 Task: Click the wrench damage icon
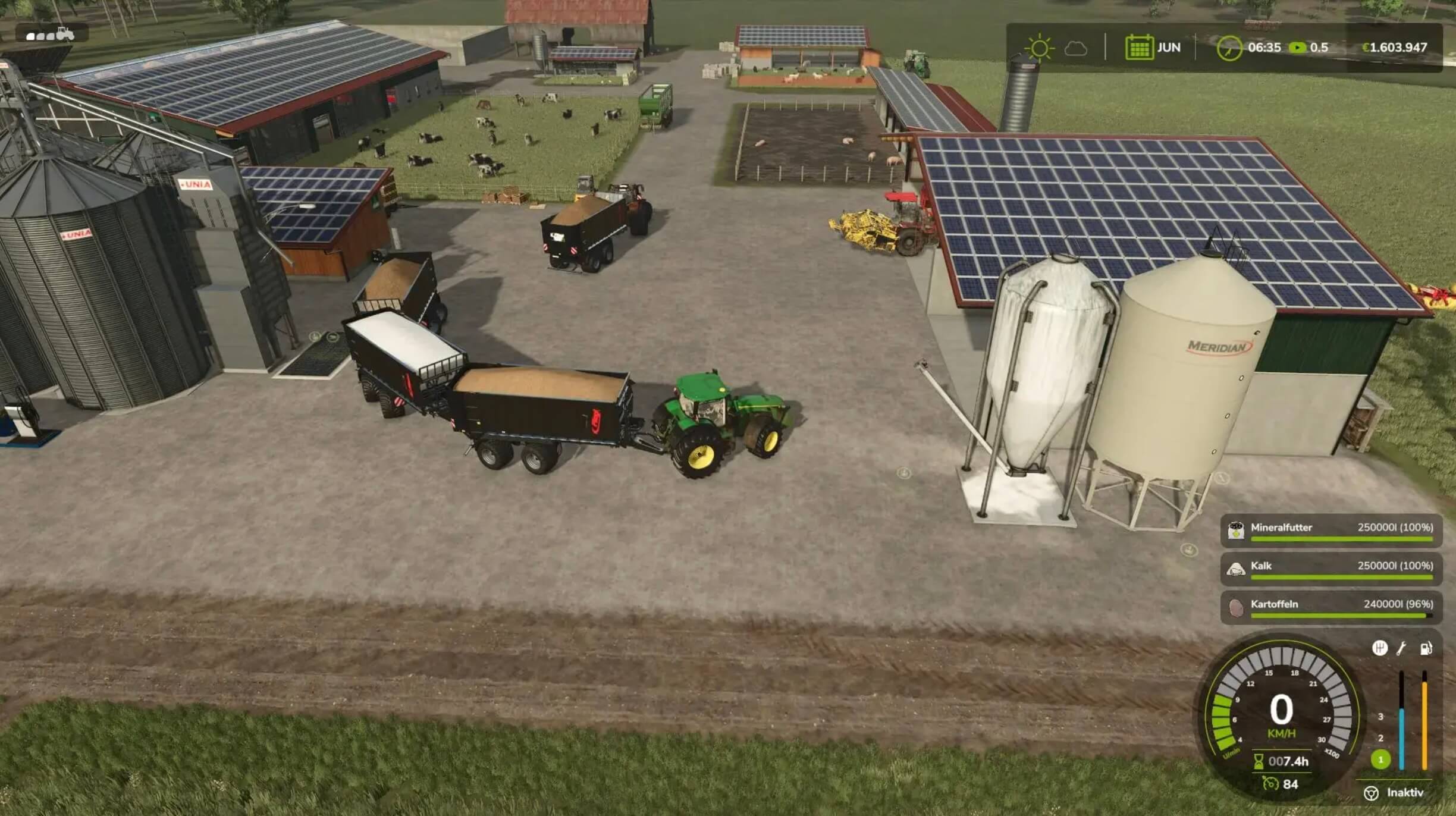pos(1402,648)
